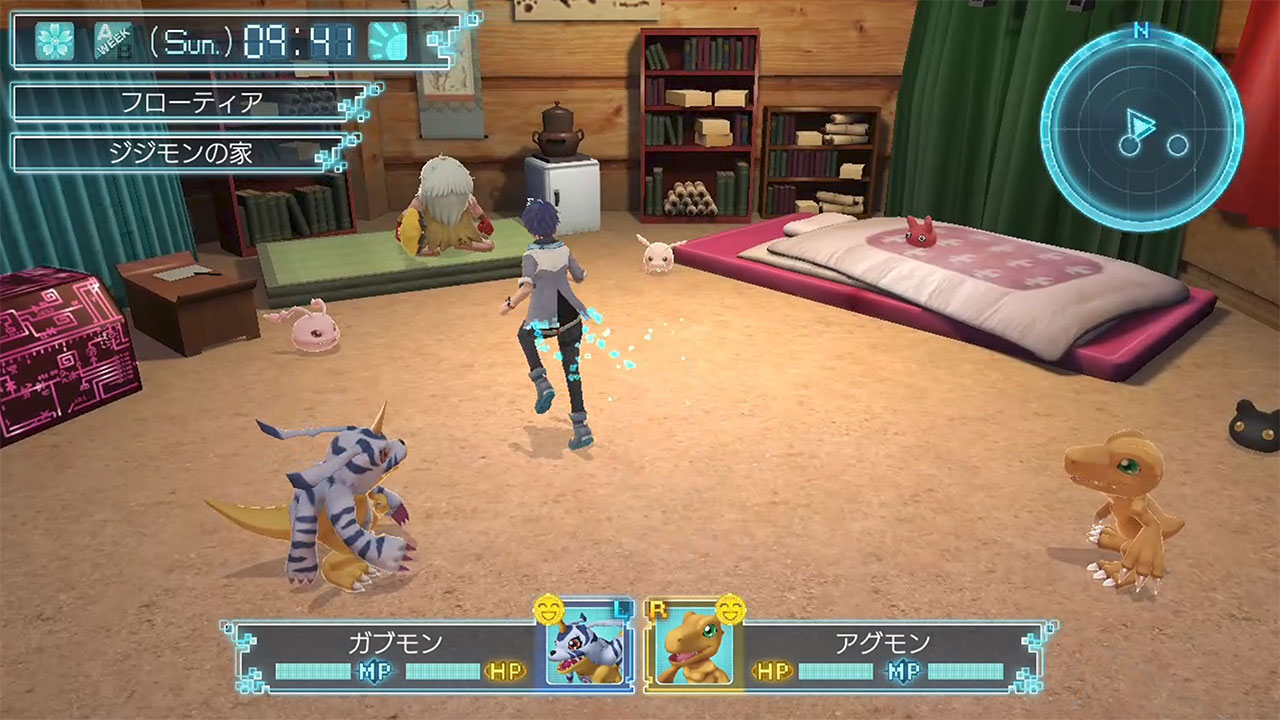Click the smiley mood icon above Agumon's portrait

coord(732,607)
